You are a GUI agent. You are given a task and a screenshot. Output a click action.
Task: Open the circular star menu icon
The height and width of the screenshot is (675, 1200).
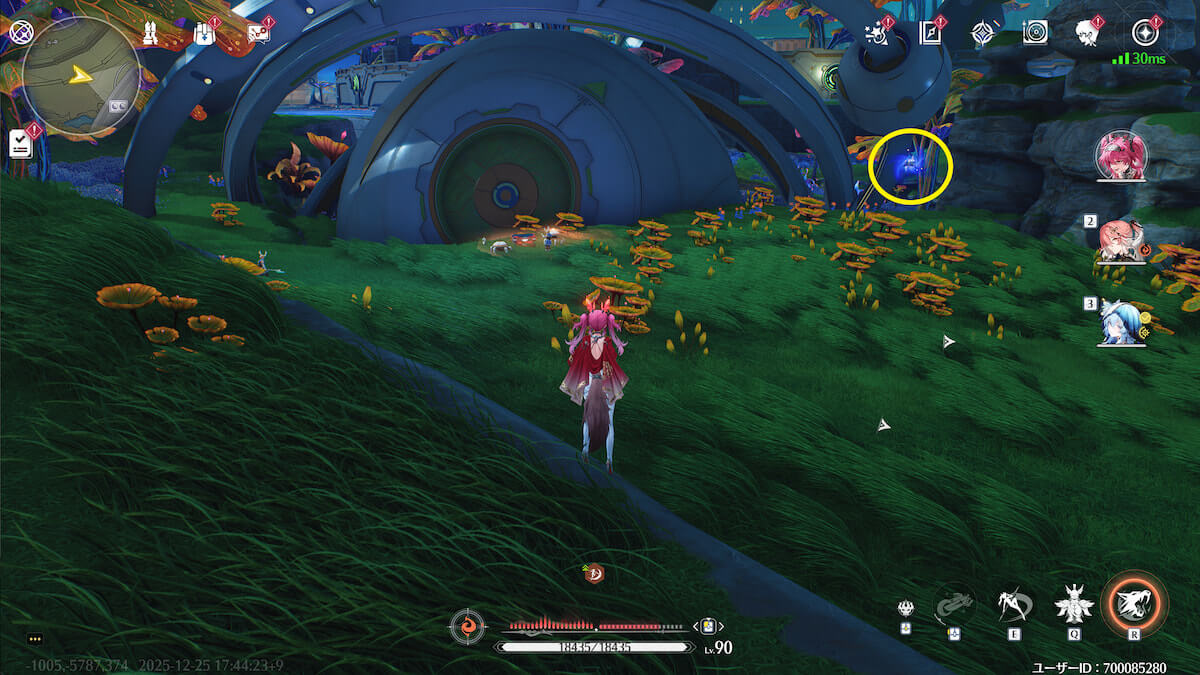click(x=1144, y=33)
